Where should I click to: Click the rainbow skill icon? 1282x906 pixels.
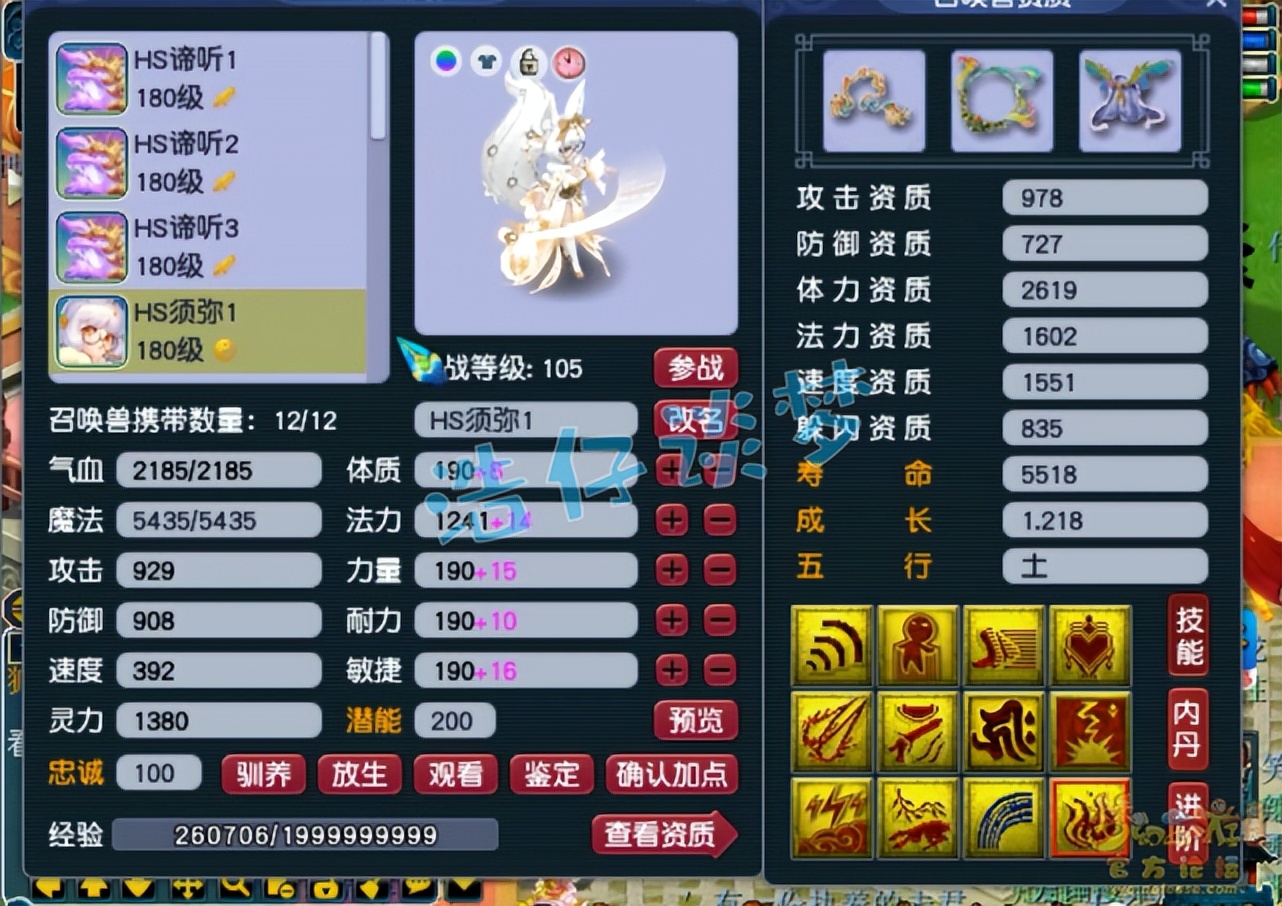tap(1003, 817)
